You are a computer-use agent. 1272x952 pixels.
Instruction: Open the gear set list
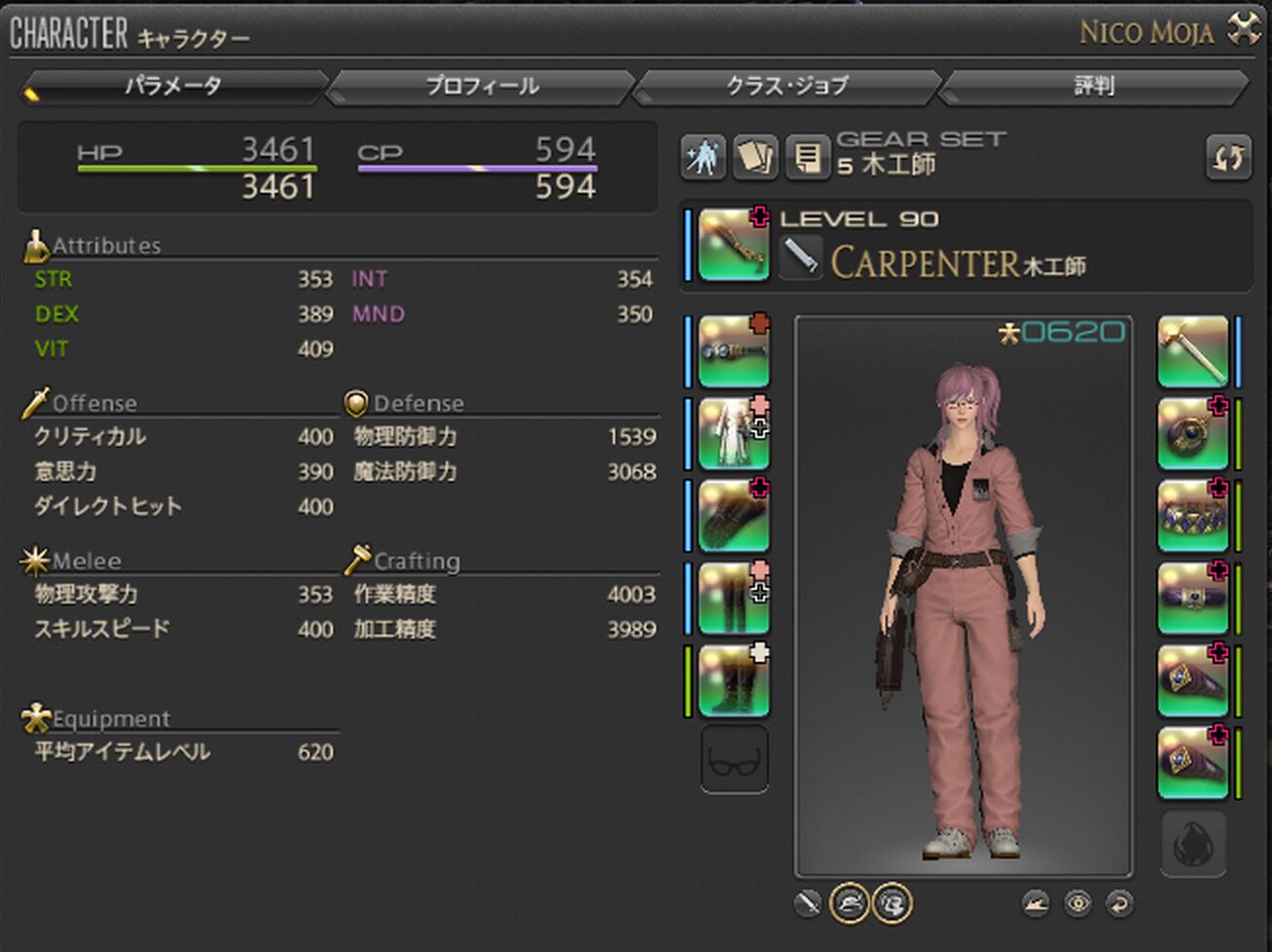807,158
